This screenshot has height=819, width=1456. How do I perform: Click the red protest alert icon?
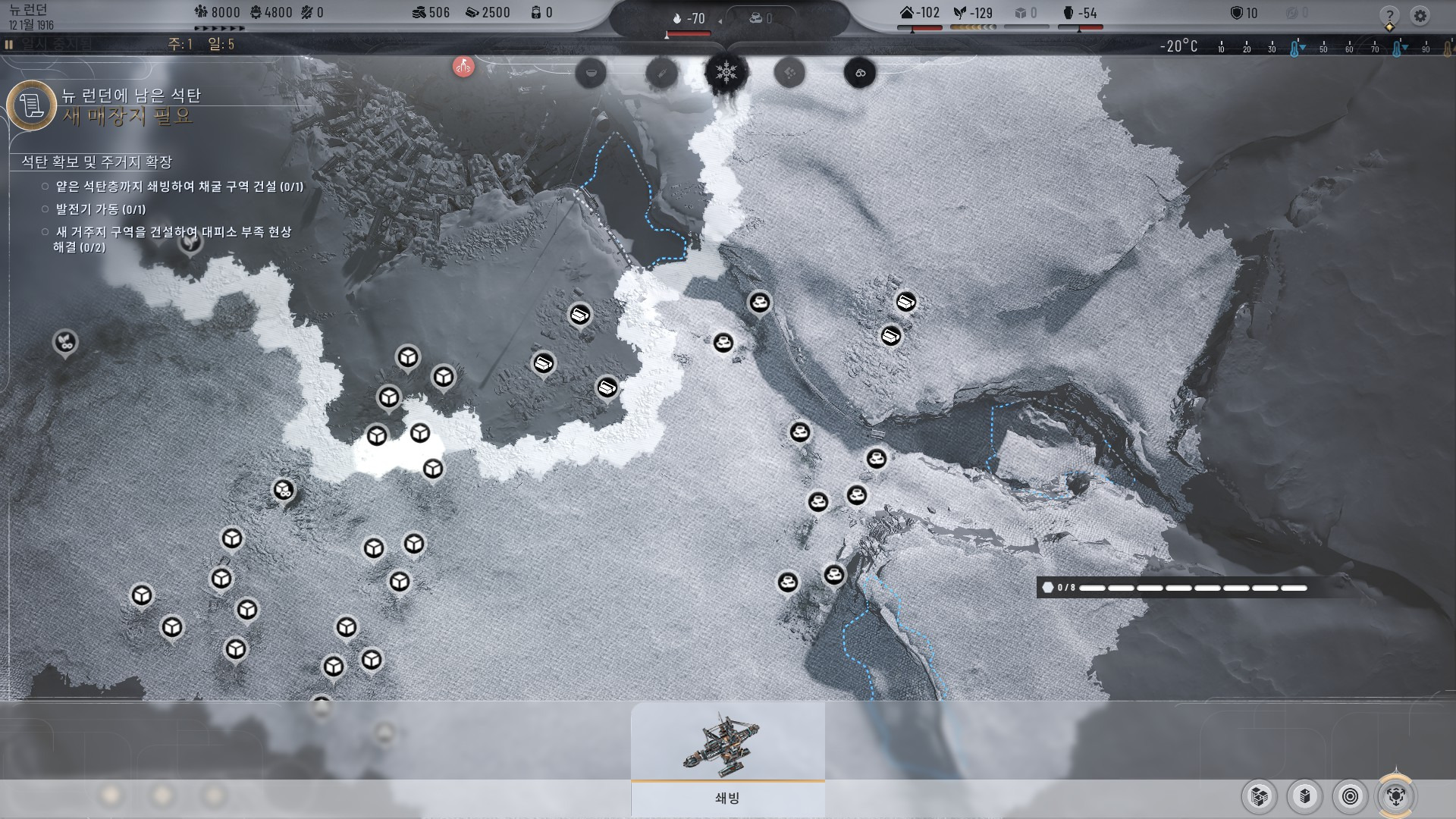coord(463,67)
